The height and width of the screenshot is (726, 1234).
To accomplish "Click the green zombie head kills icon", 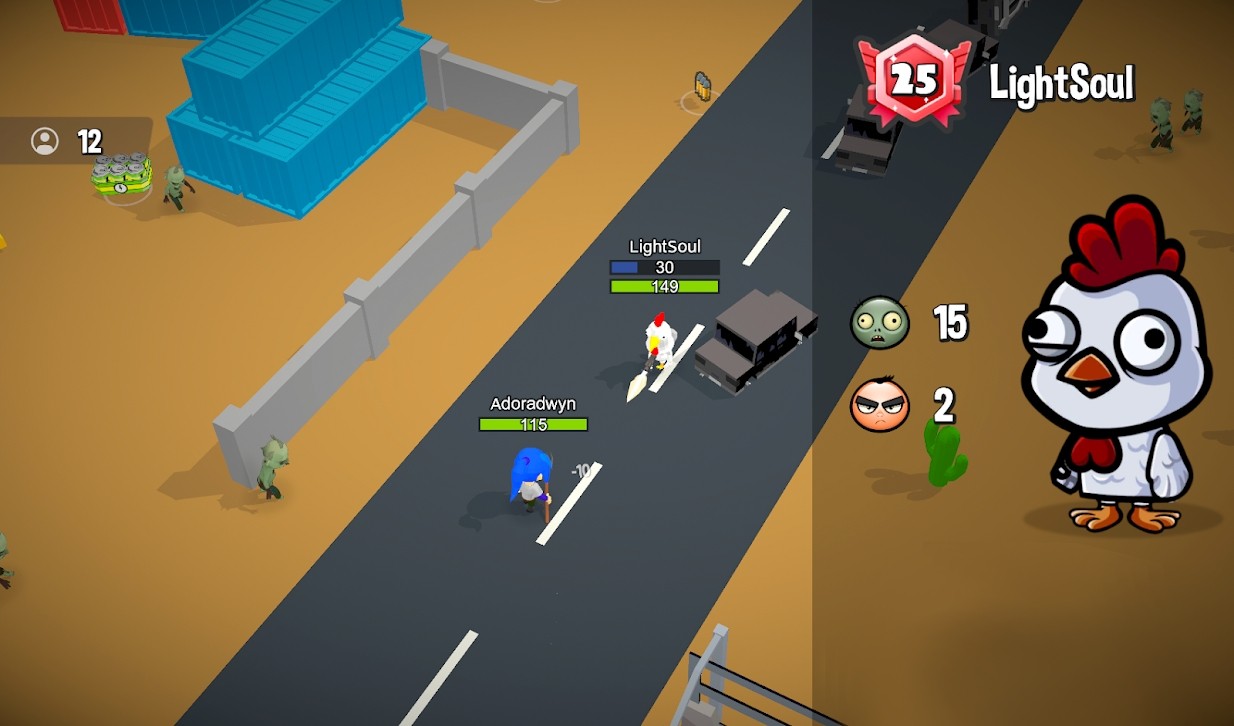I will coord(880,322).
